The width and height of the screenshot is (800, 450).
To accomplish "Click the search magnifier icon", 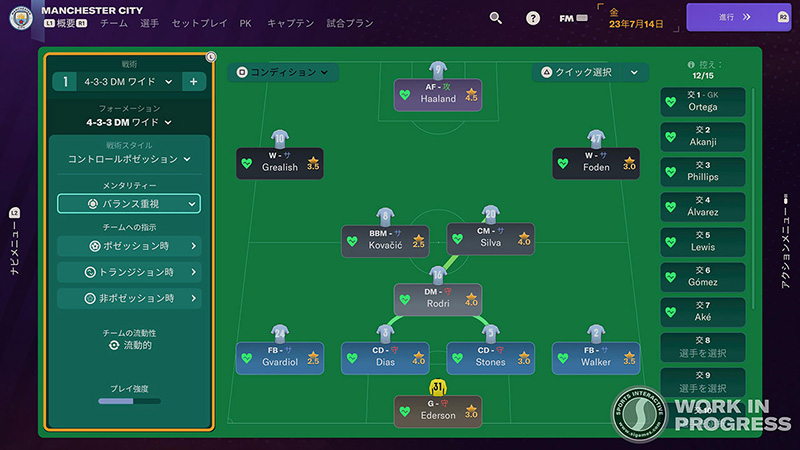I will pyautogui.click(x=496, y=17).
